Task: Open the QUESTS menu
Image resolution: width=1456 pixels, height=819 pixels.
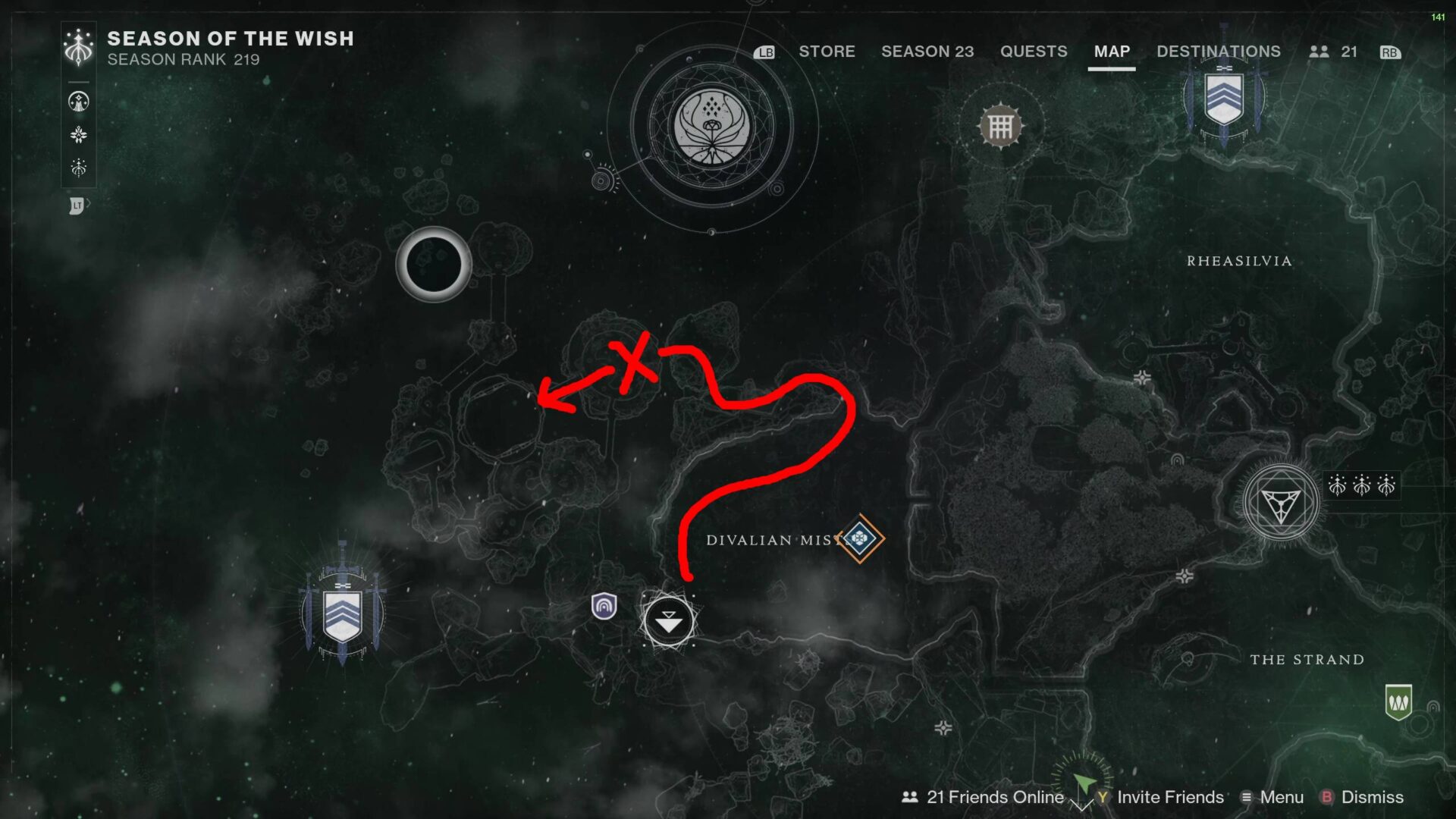Action: pyautogui.click(x=1034, y=52)
